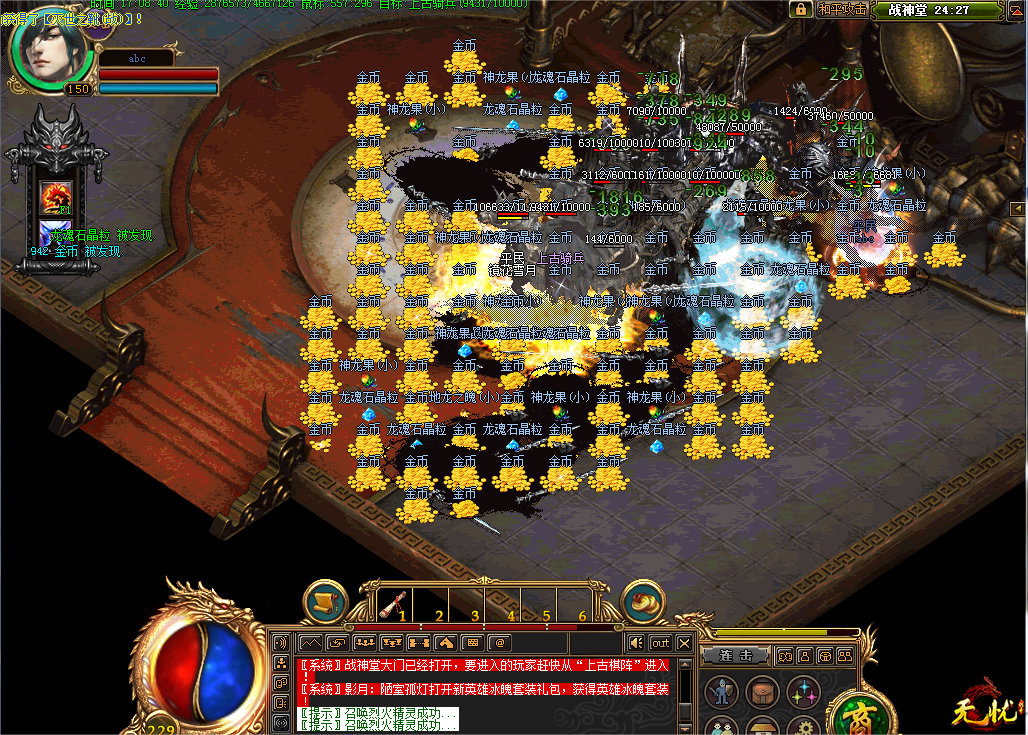Close the chat panel with the X
Screen dimensions: 1028x735
click(685, 643)
